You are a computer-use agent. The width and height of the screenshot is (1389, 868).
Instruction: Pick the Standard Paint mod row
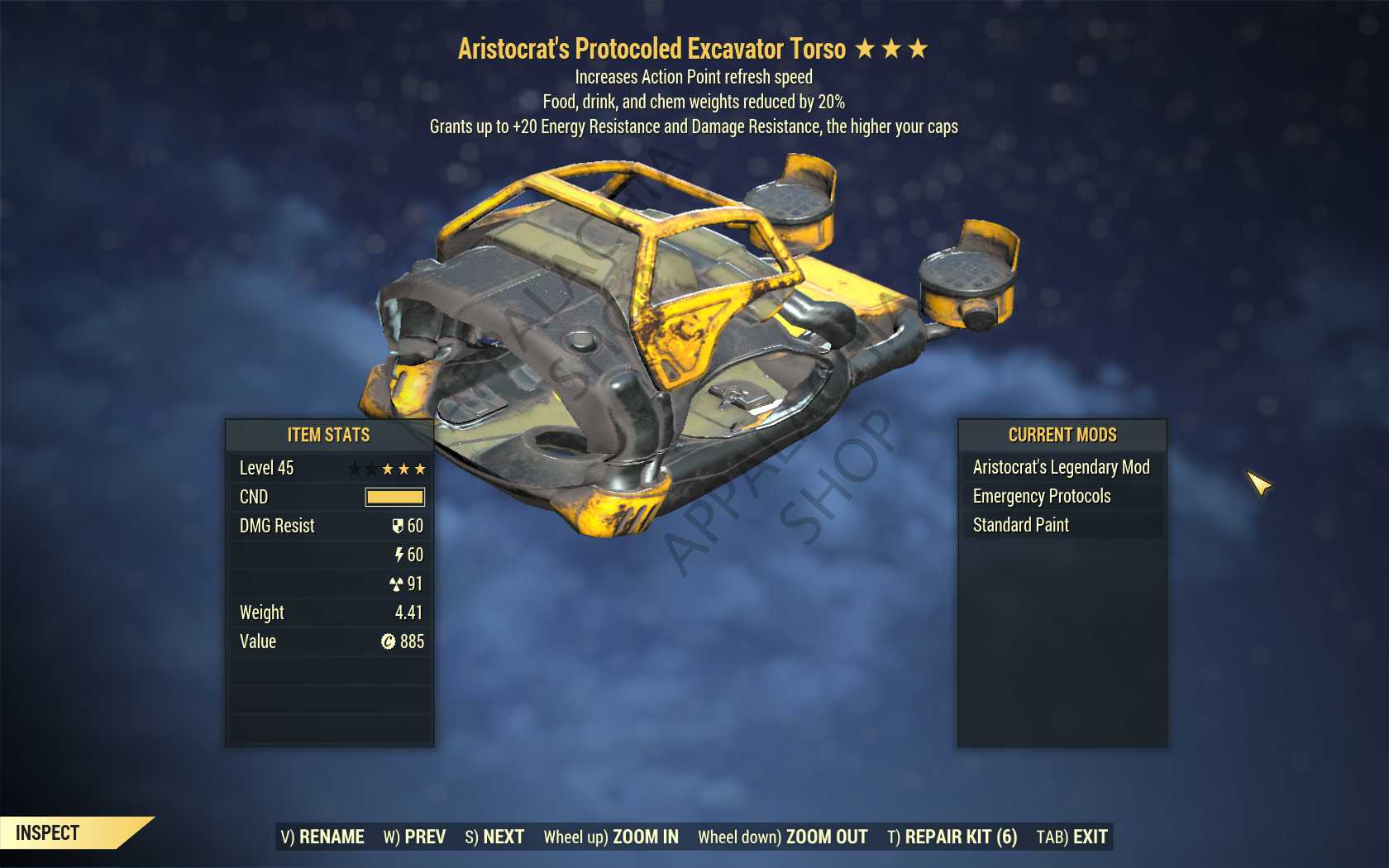1021,525
